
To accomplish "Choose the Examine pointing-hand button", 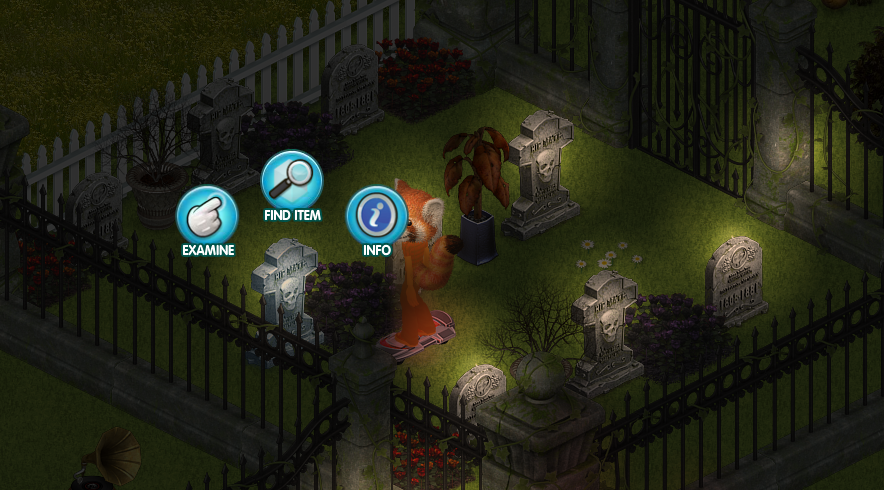I will pos(207,216).
